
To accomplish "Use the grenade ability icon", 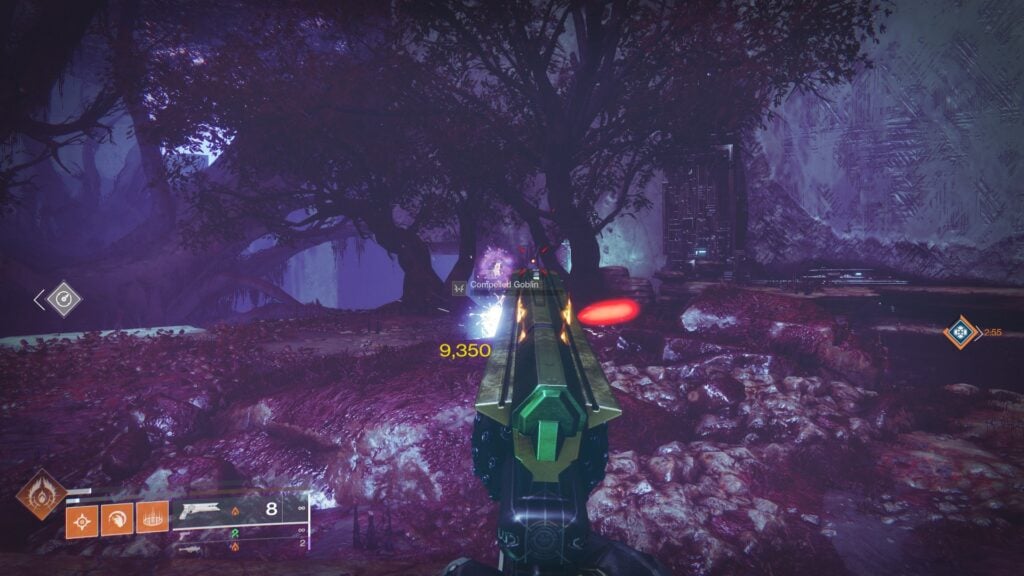I will point(82,521).
